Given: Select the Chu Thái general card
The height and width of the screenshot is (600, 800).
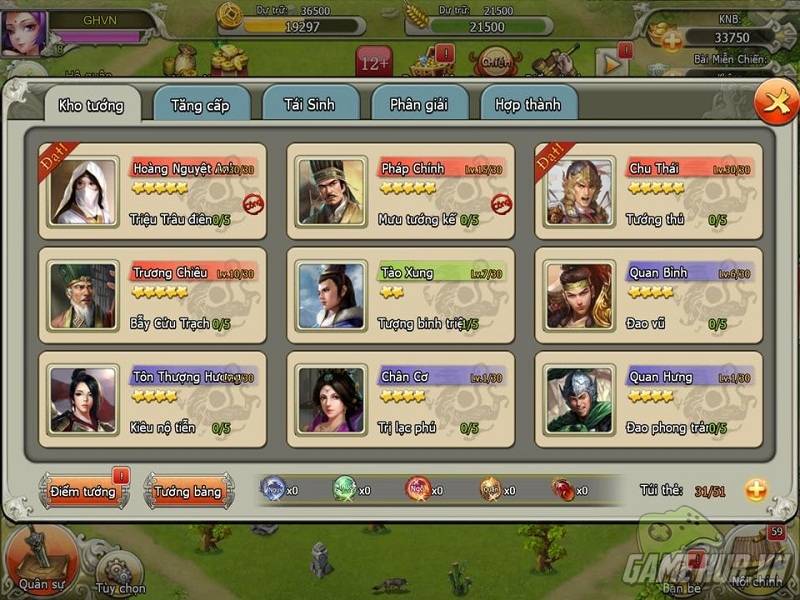Looking at the screenshot, I should click(x=649, y=191).
